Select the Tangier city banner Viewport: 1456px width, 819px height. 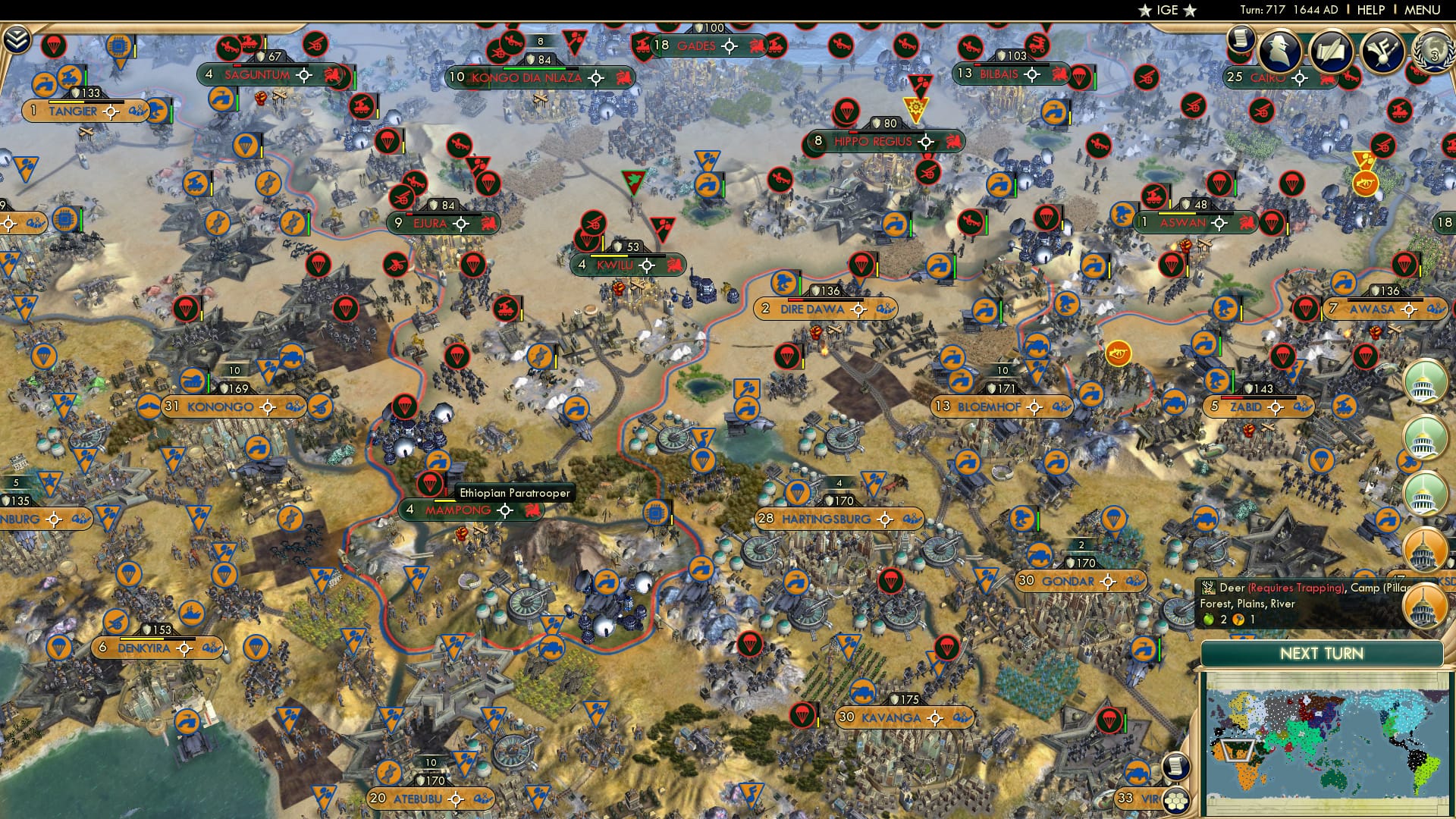tap(71, 111)
